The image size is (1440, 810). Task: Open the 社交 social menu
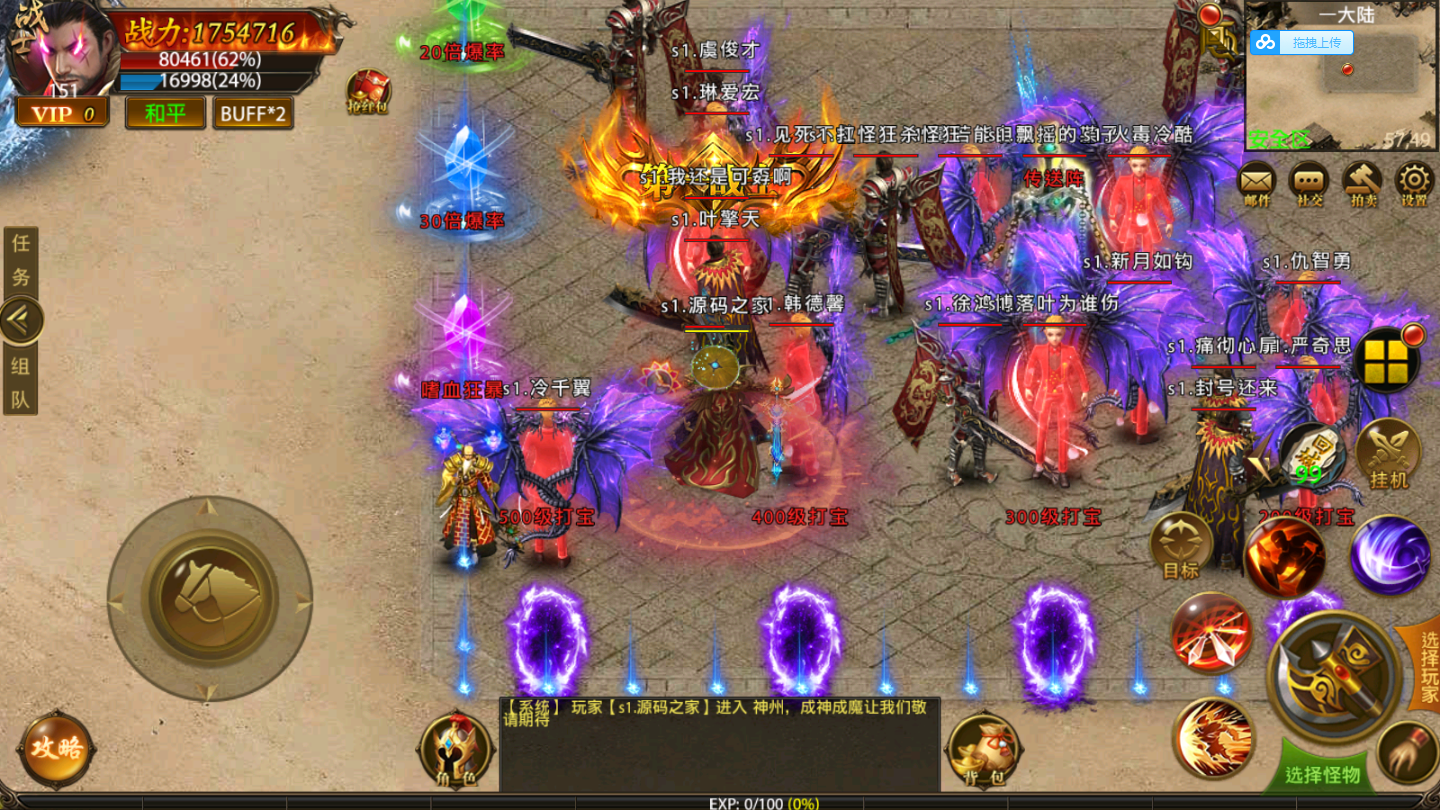click(x=1309, y=183)
